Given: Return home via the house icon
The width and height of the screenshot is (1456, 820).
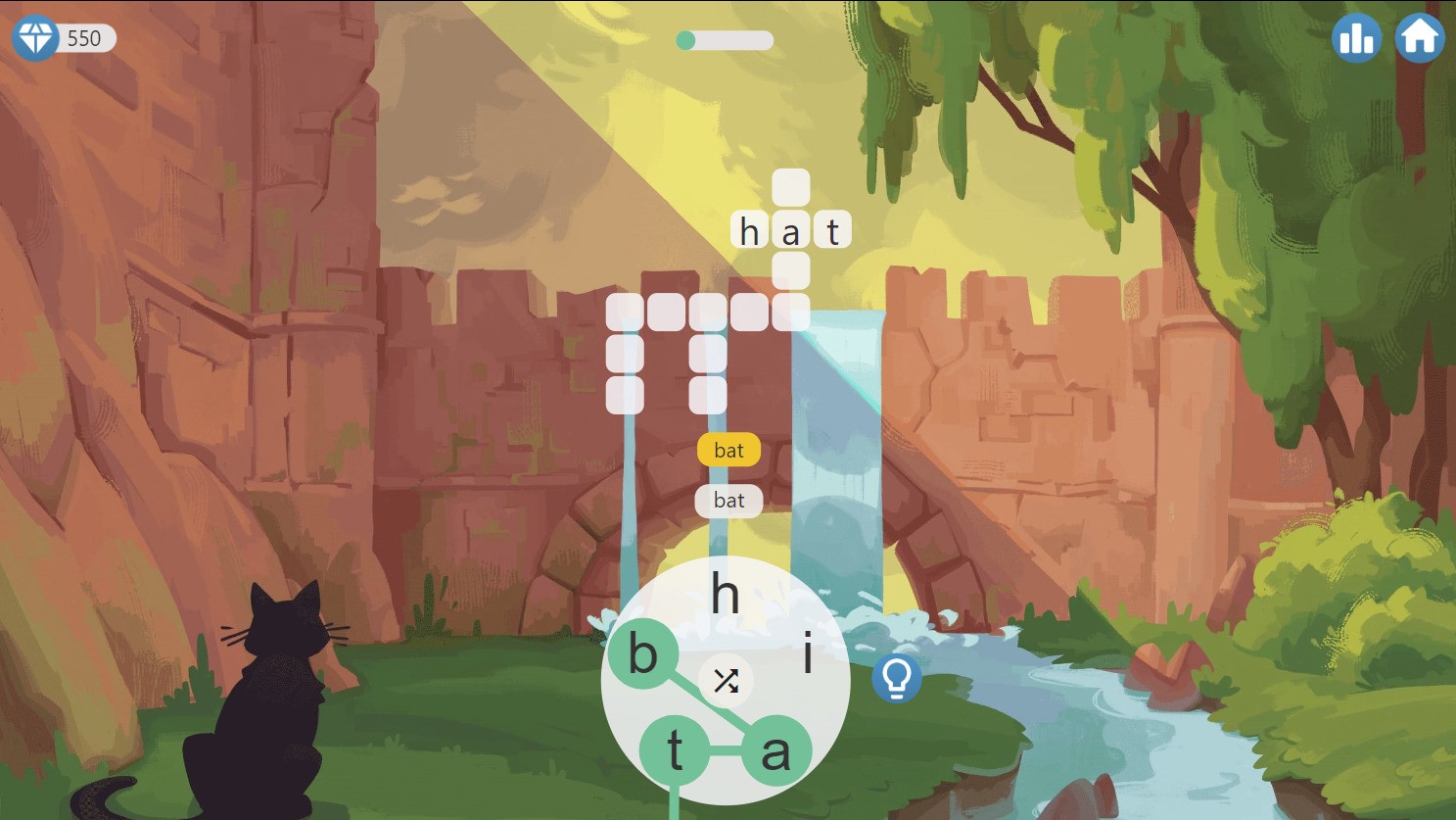Looking at the screenshot, I should point(1419,38).
